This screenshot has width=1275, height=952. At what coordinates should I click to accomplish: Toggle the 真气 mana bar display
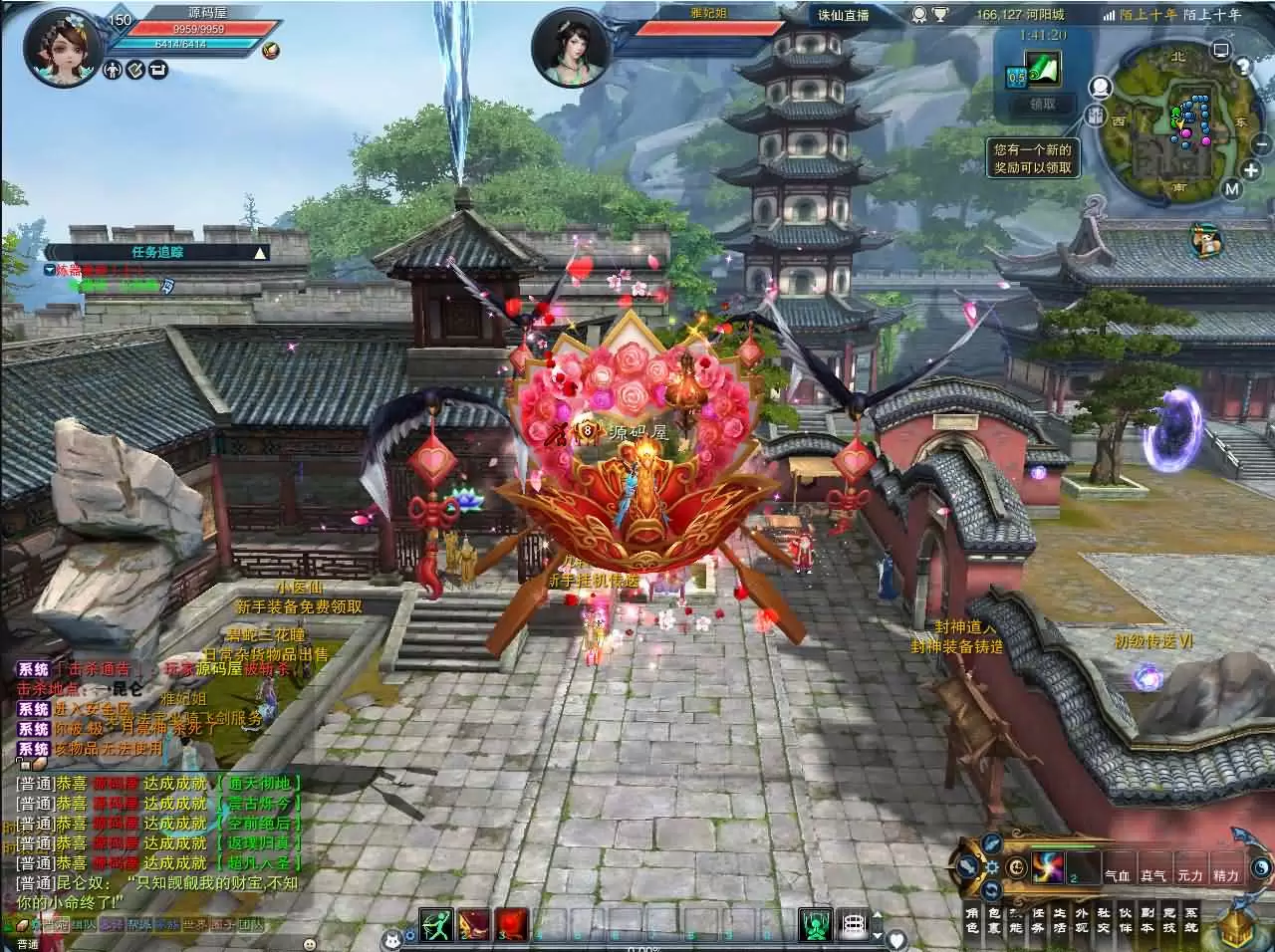[1153, 875]
